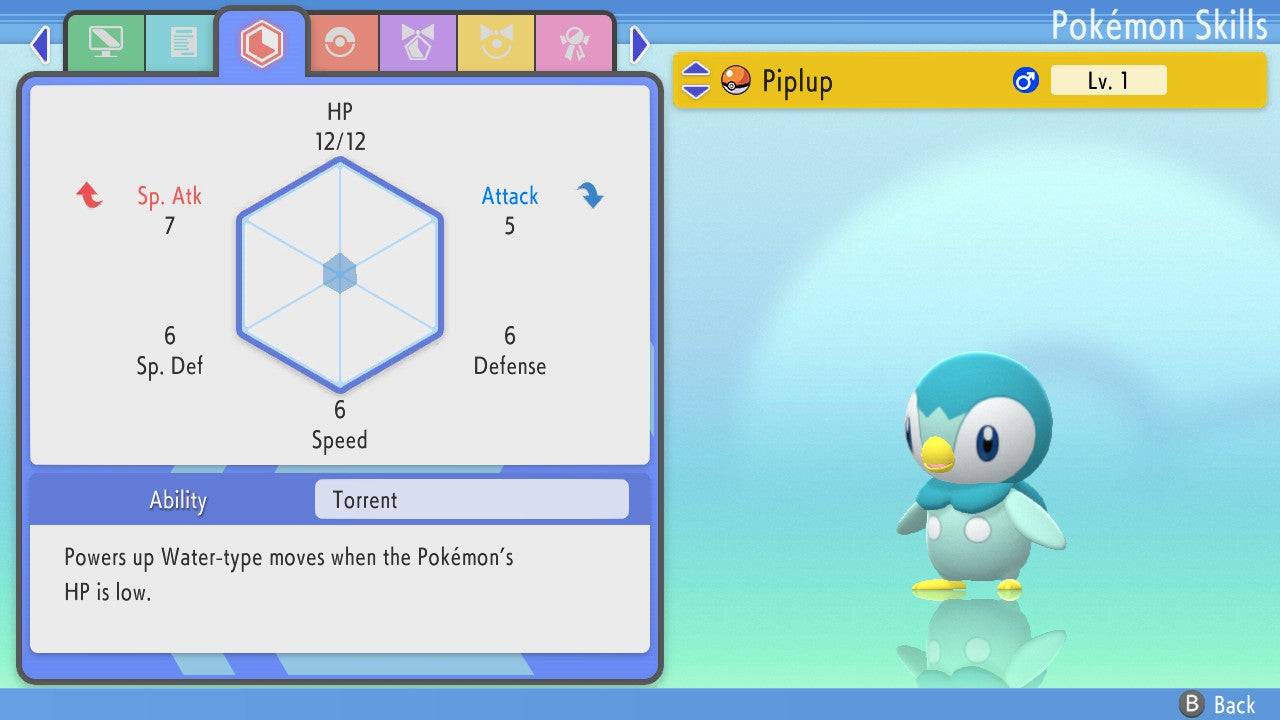Show the pink ribbon tab
The height and width of the screenshot is (720, 1280).
click(x=573, y=42)
